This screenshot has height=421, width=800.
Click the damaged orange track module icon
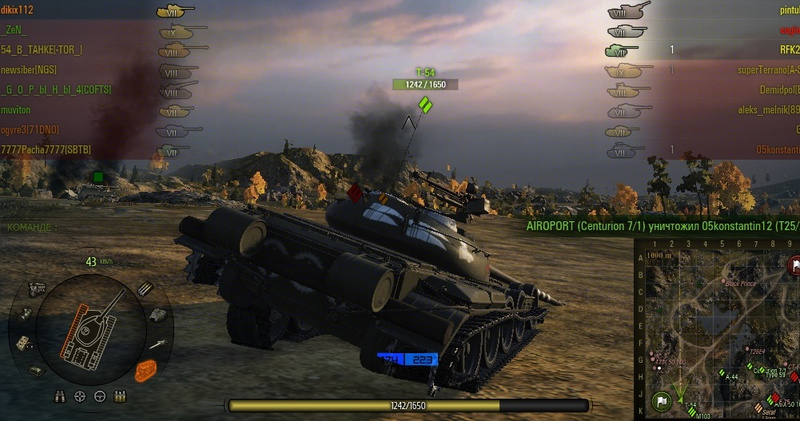tap(146, 370)
